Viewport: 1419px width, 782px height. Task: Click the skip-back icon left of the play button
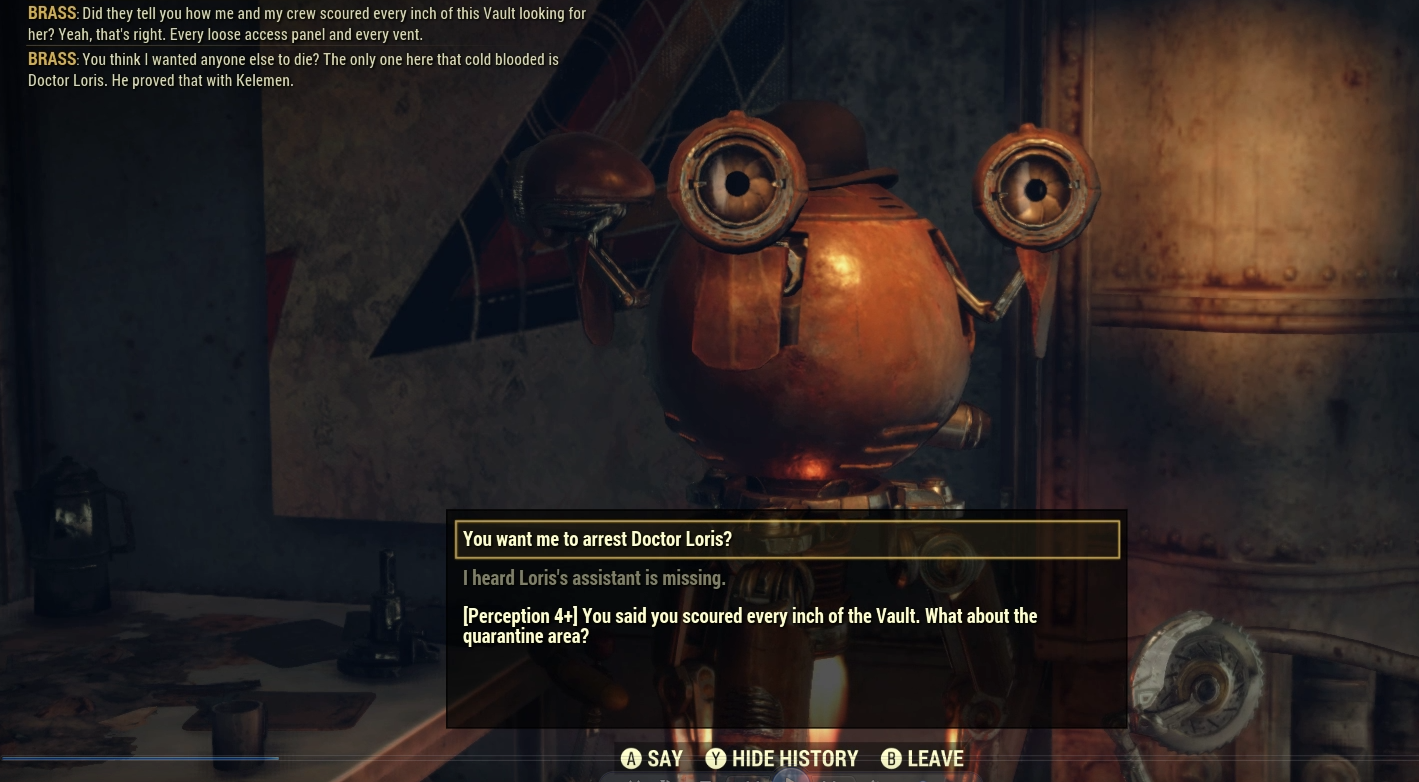coord(750,778)
